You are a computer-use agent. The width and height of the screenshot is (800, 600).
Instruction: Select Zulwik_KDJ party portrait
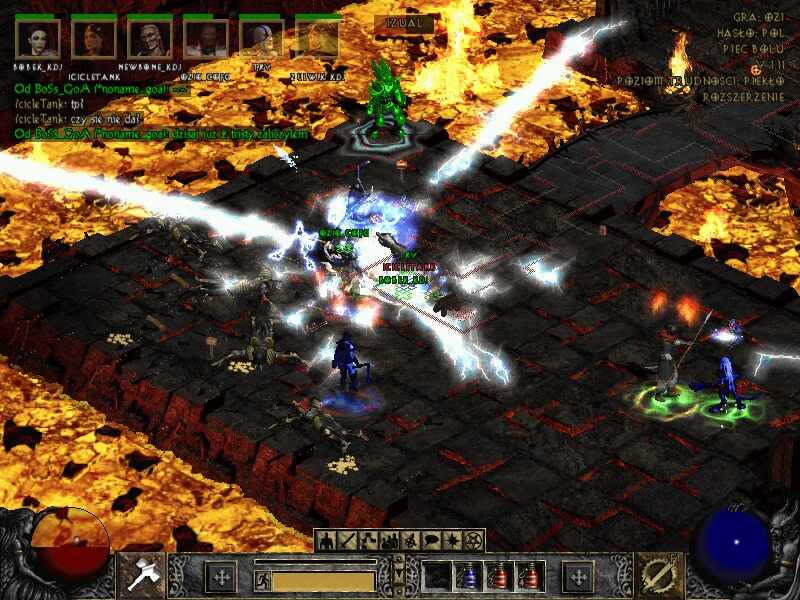[318, 40]
